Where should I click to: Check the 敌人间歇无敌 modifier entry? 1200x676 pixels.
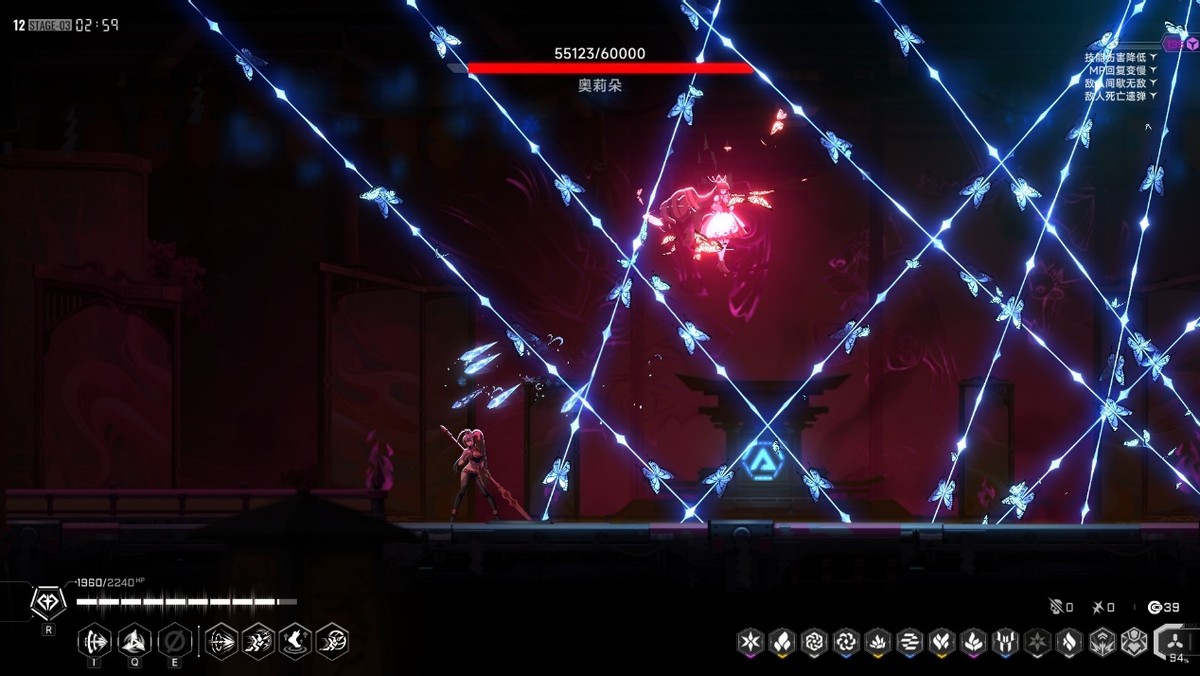coord(1120,83)
